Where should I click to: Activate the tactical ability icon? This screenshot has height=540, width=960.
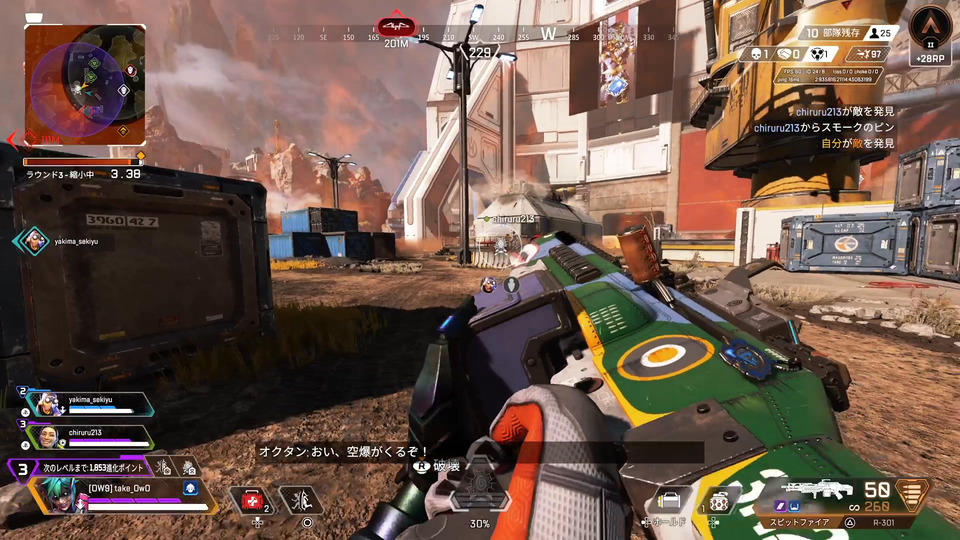tap(300, 500)
